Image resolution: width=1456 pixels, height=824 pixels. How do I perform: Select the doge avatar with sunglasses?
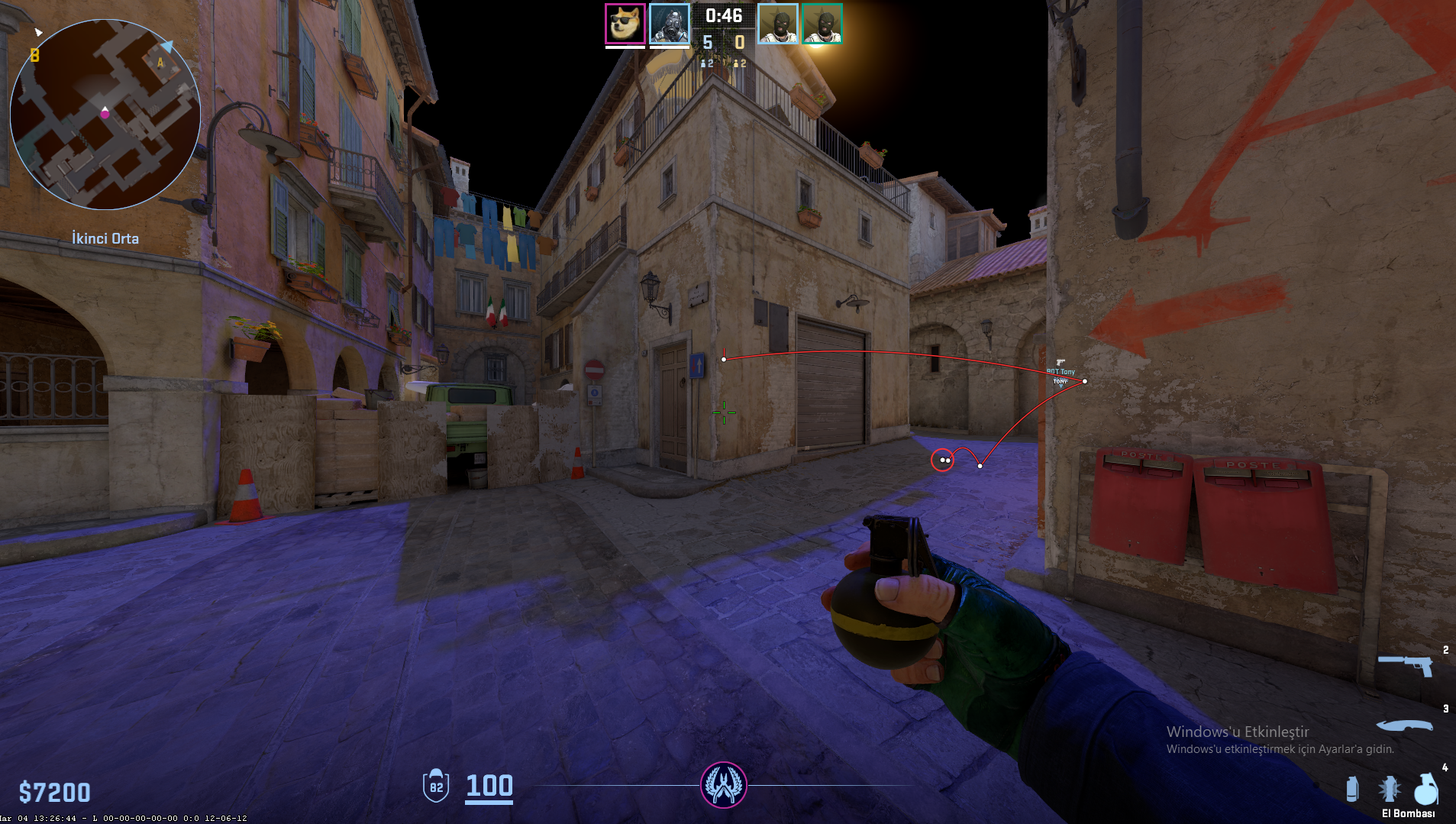625,24
